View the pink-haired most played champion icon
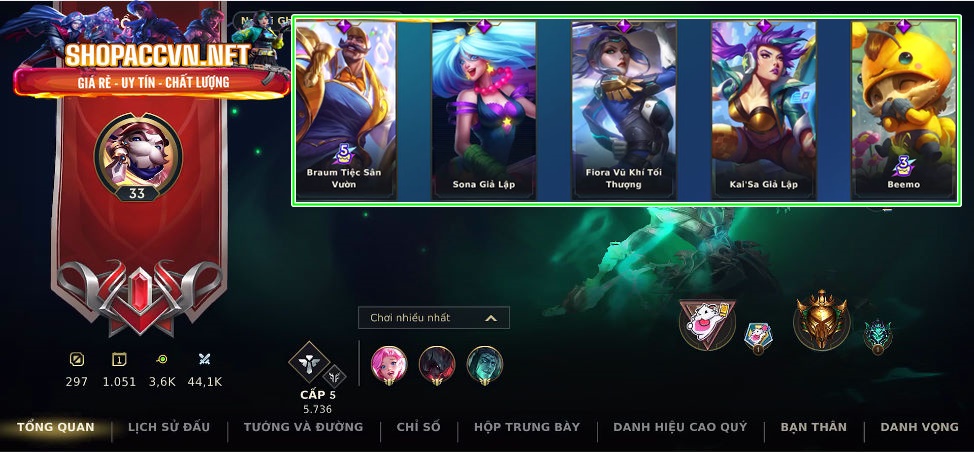The width and height of the screenshot is (974, 452). (x=388, y=364)
